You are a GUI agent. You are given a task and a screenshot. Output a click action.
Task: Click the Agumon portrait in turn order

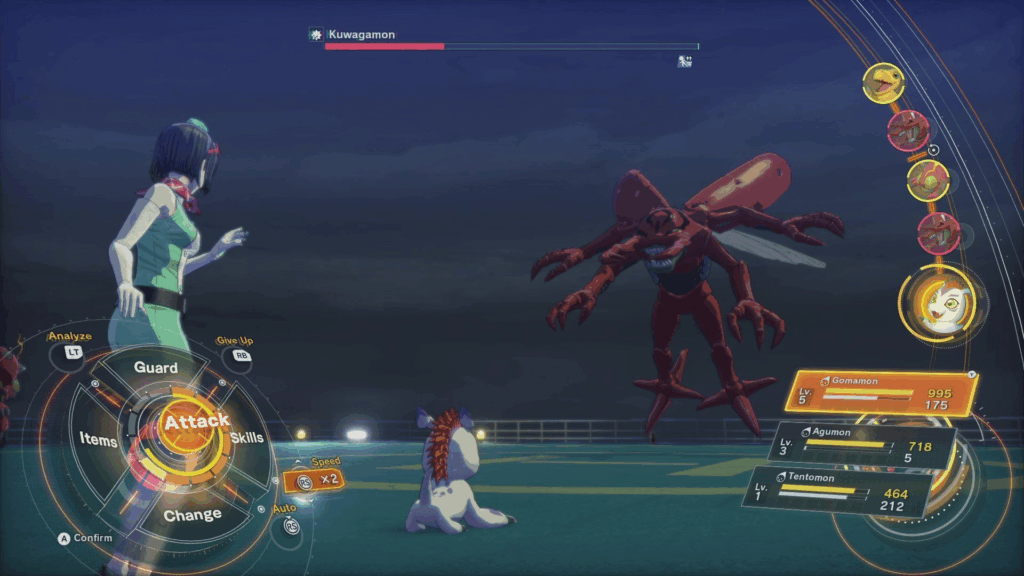pos(883,84)
